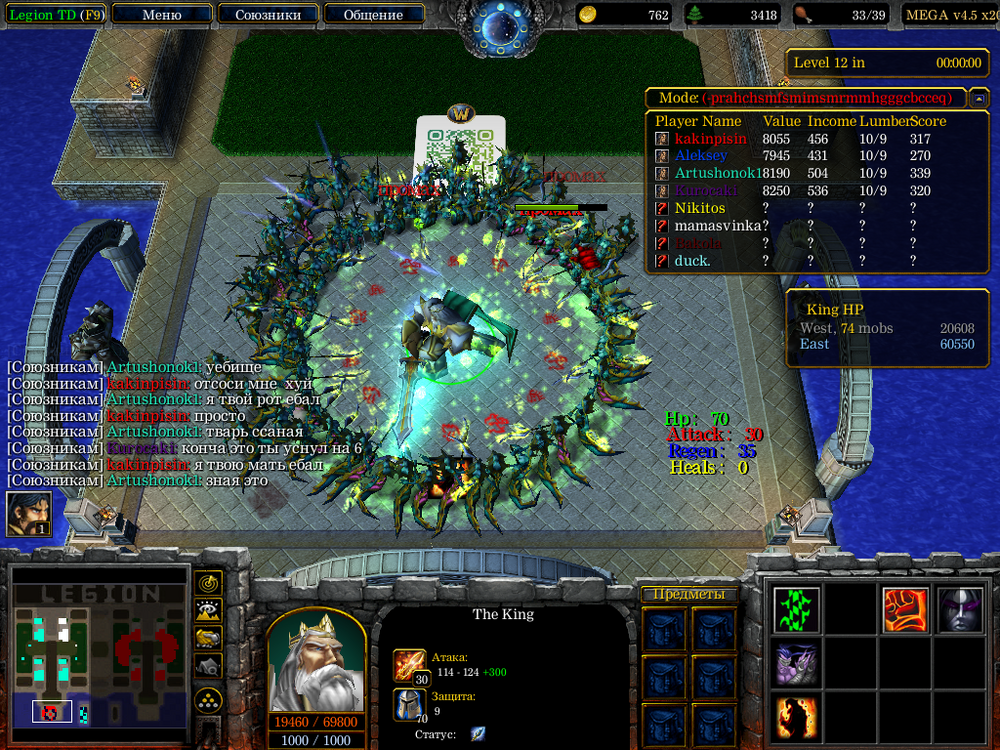Activate the pale masked face ability

(x=960, y=609)
